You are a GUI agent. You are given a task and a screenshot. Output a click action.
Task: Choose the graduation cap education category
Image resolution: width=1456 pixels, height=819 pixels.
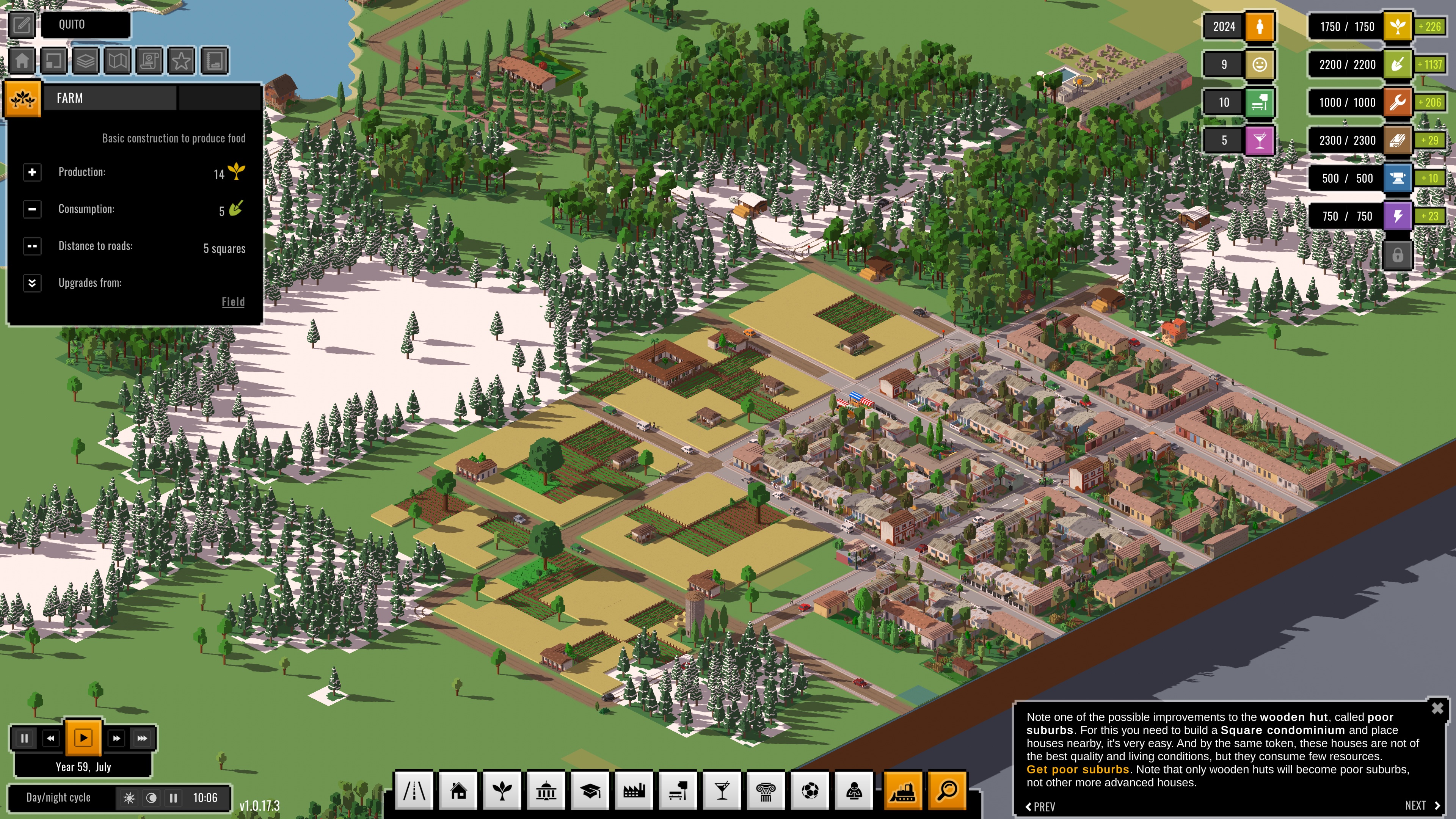590,791
